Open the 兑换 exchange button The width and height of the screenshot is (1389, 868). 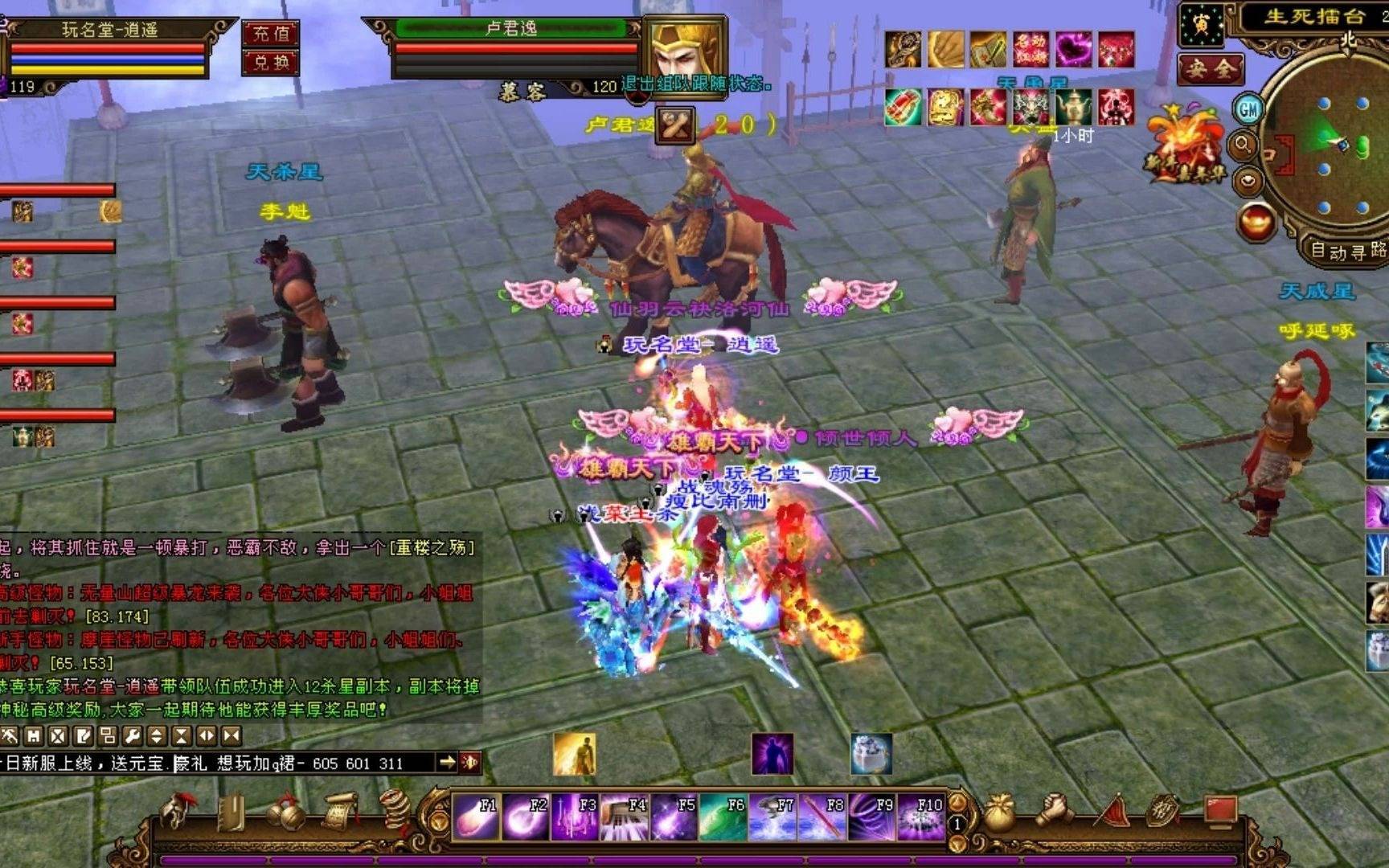(x=271, y=62)
